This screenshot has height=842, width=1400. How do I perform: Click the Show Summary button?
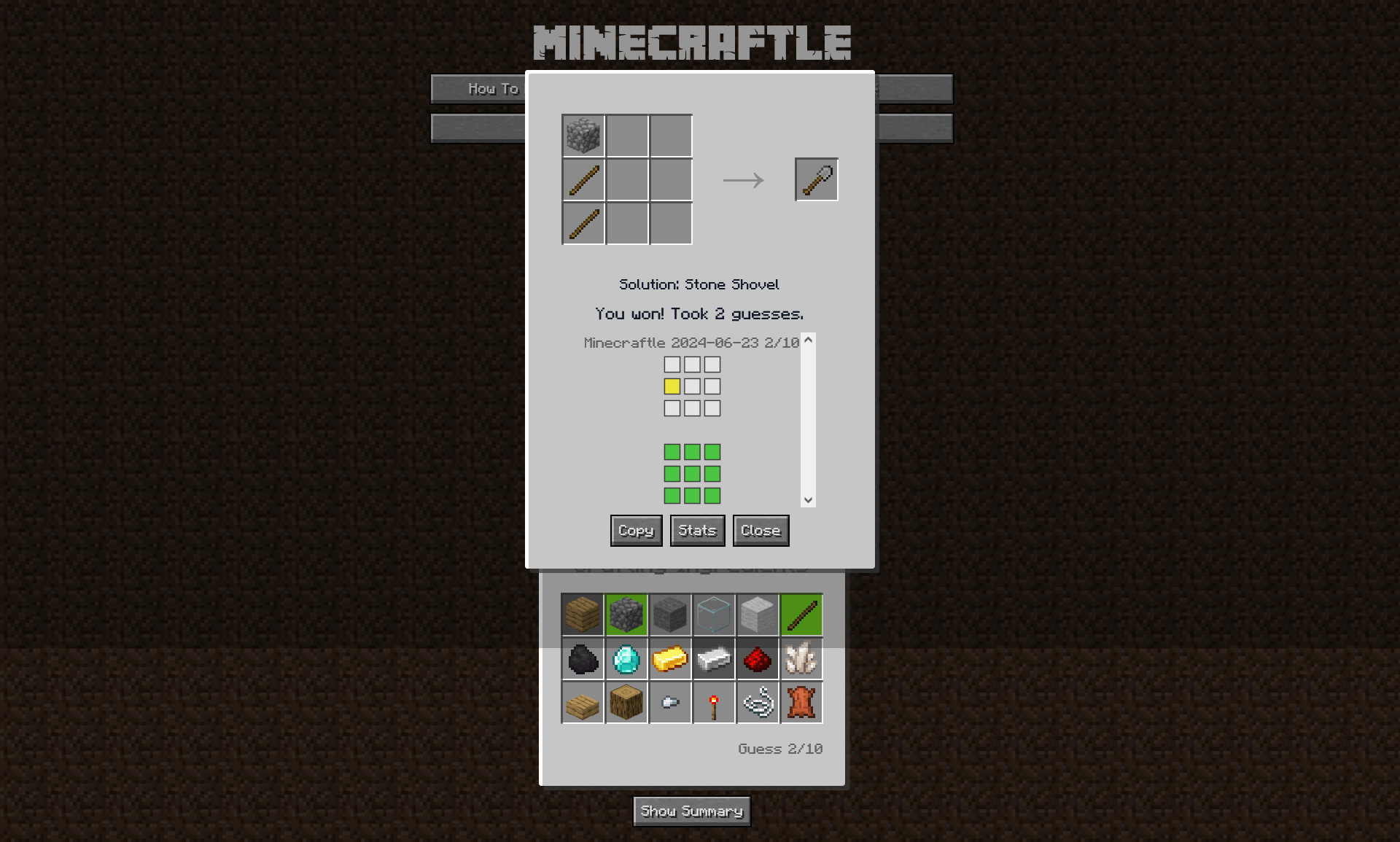coord(691,811)
